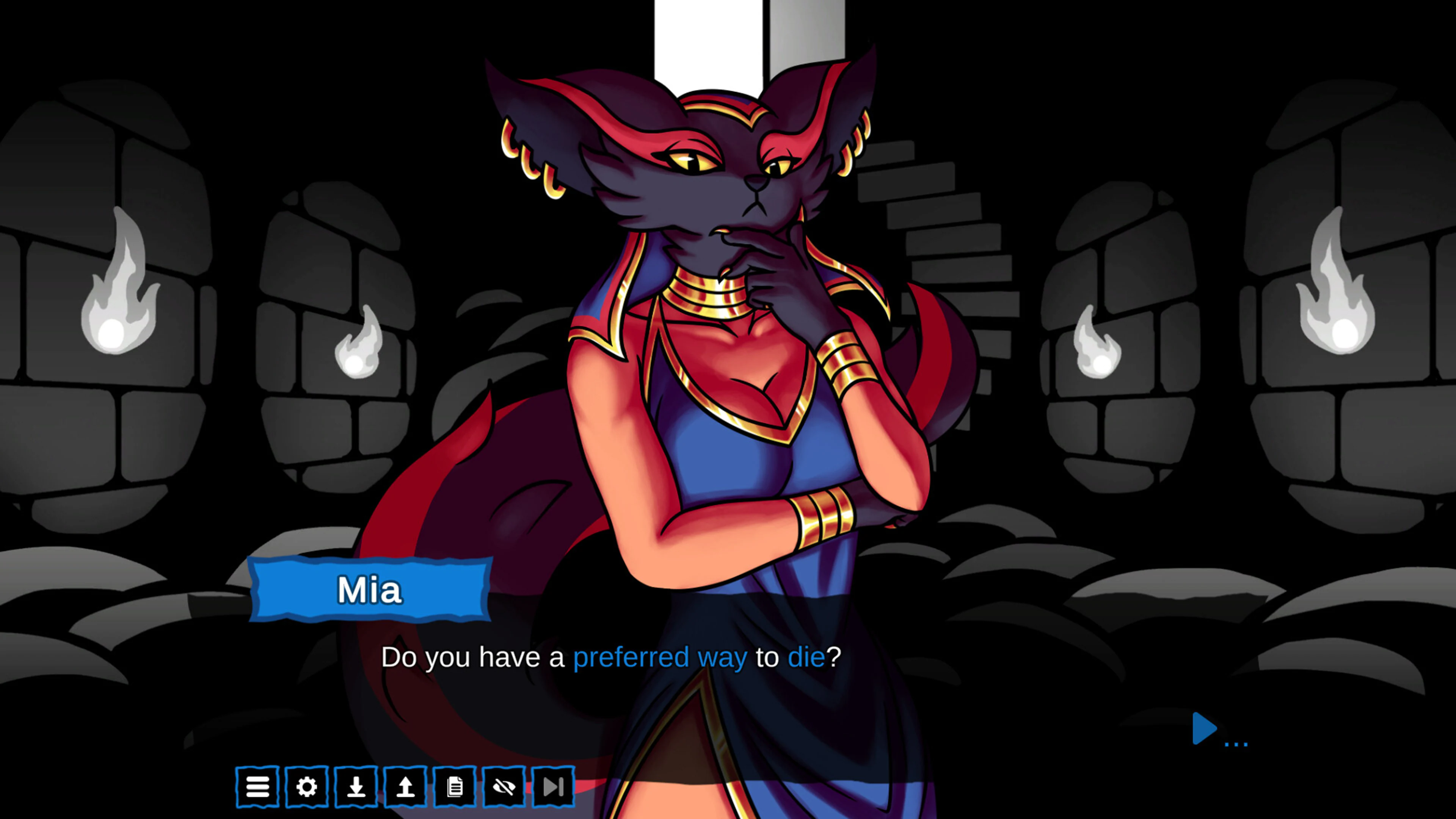Activate skip mode with the fast-forward icon
The width and height of the screenshot is (1456, 819).
(x=554, y=786)
